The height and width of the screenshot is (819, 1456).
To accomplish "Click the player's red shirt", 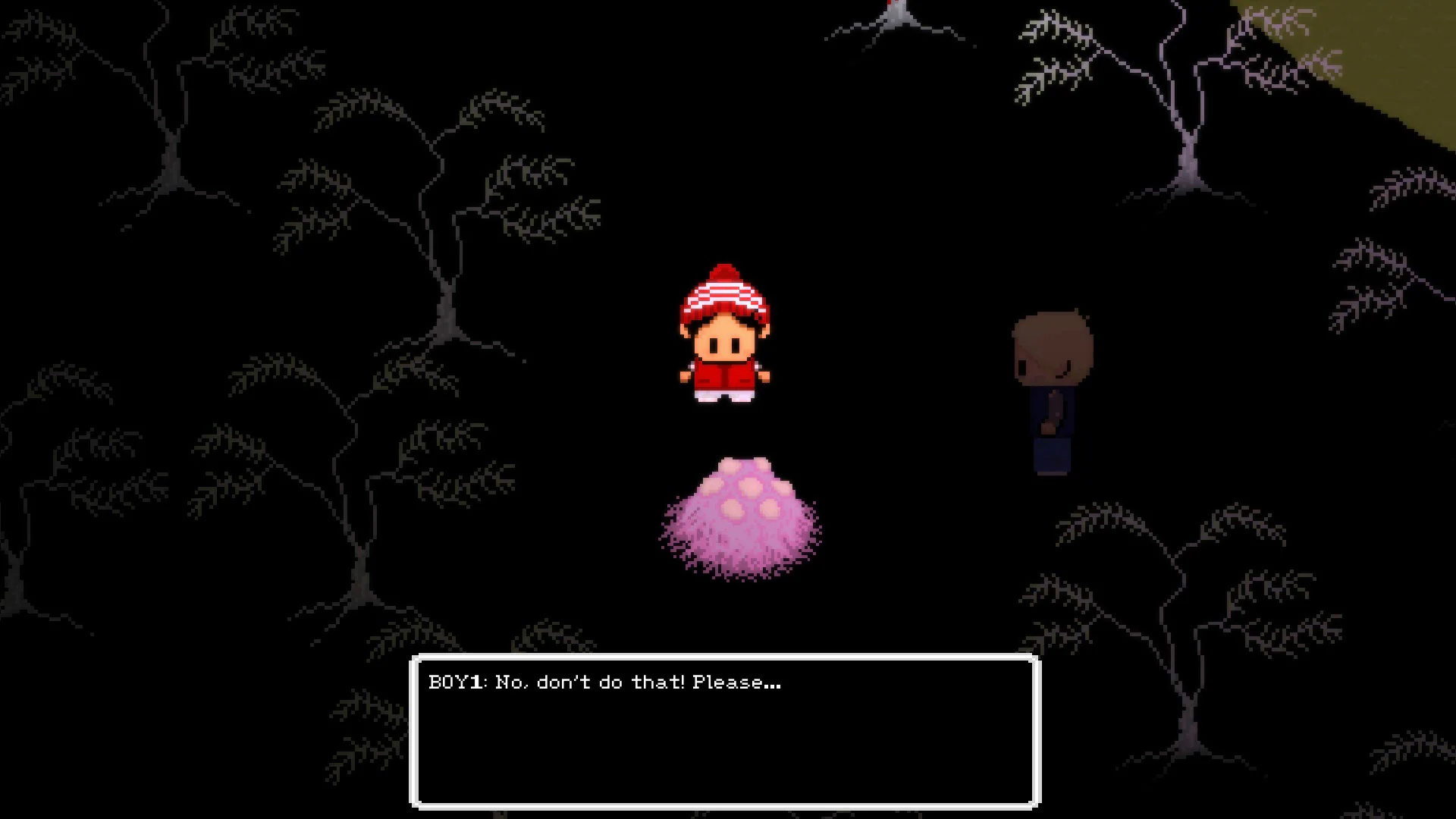I will tap(724, 375).
